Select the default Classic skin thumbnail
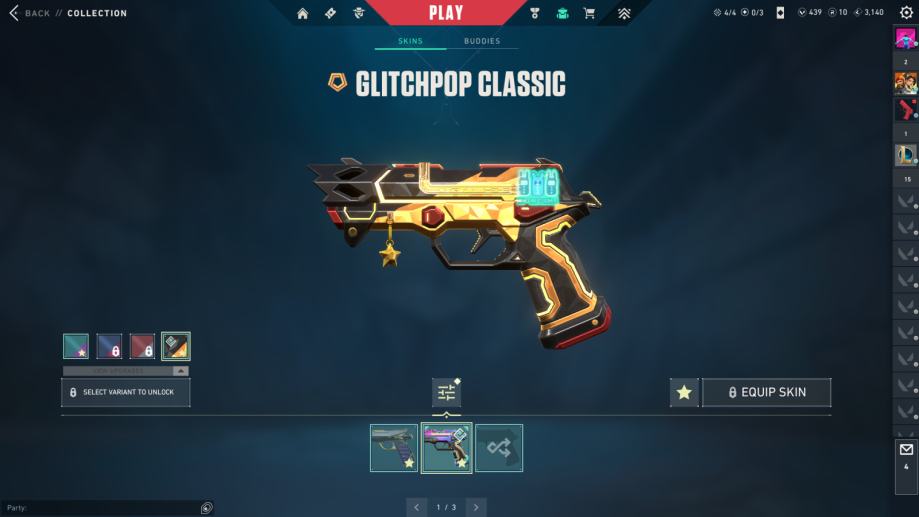 click(x=394, y=448)
